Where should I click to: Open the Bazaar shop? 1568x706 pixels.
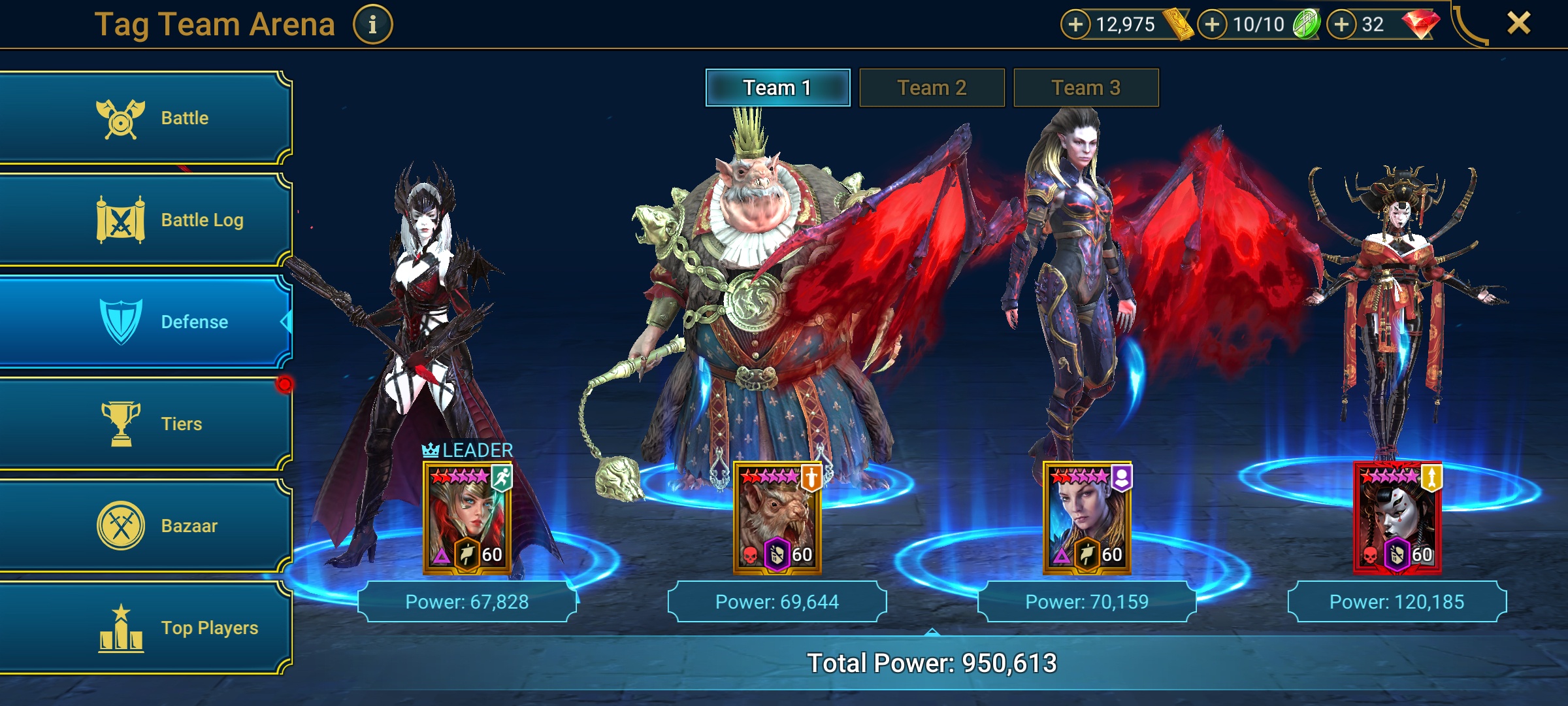coord(145,526)
